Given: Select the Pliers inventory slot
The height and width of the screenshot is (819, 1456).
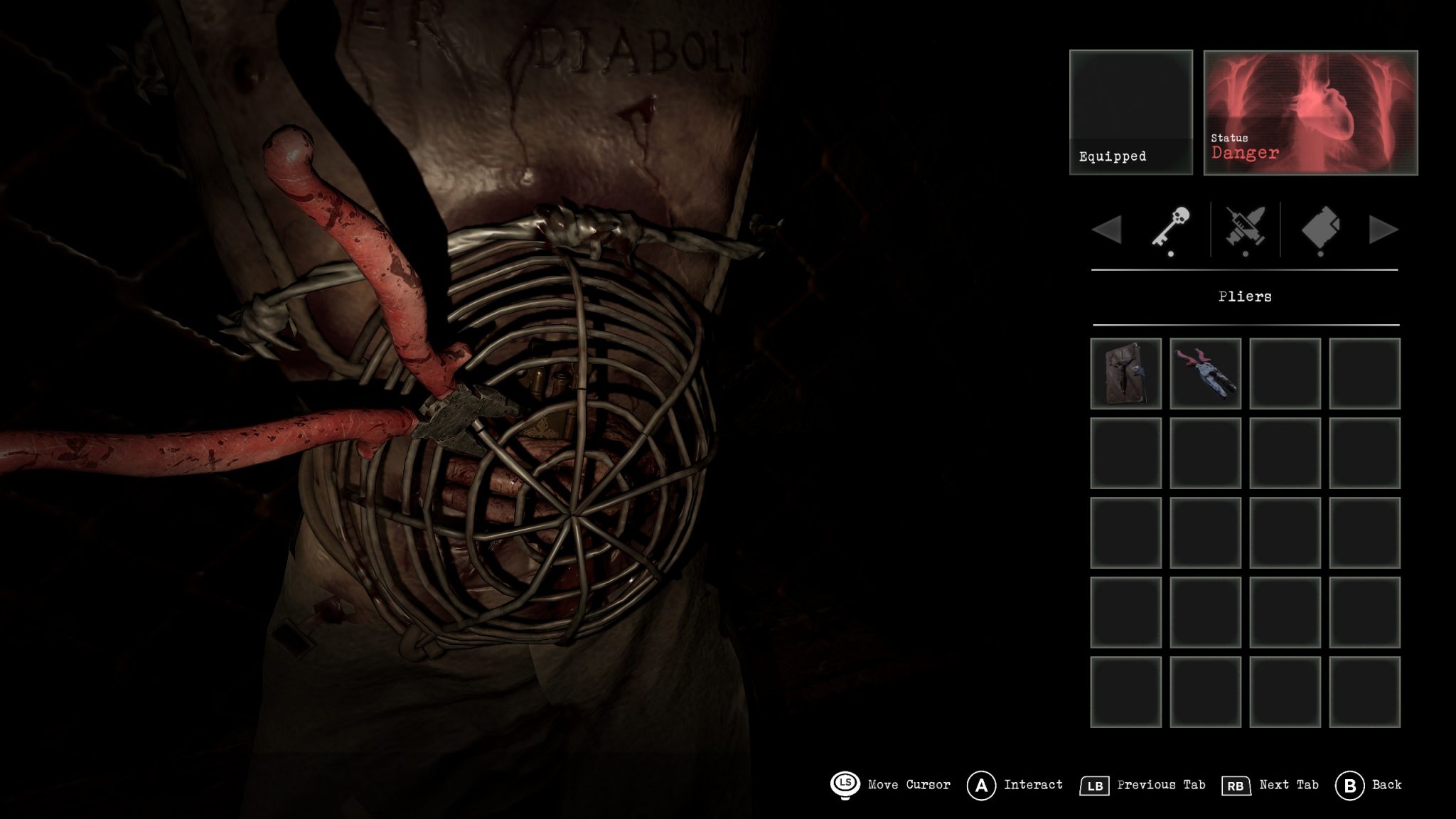Looking at the screenshot, I should pos(1205,373).
